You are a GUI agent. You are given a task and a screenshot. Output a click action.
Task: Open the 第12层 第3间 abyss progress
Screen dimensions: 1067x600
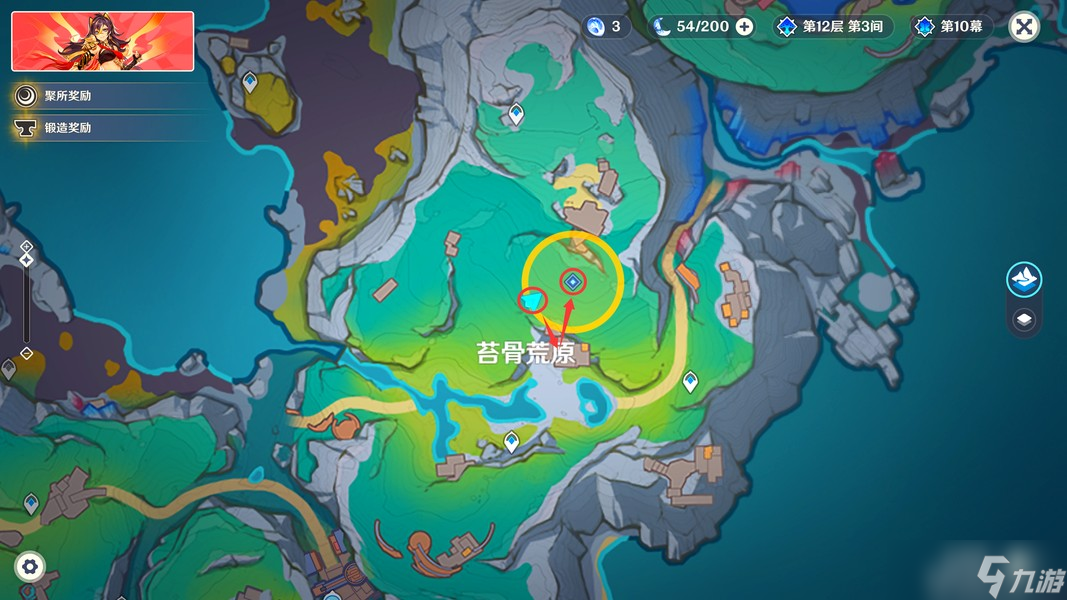point(832,27)
